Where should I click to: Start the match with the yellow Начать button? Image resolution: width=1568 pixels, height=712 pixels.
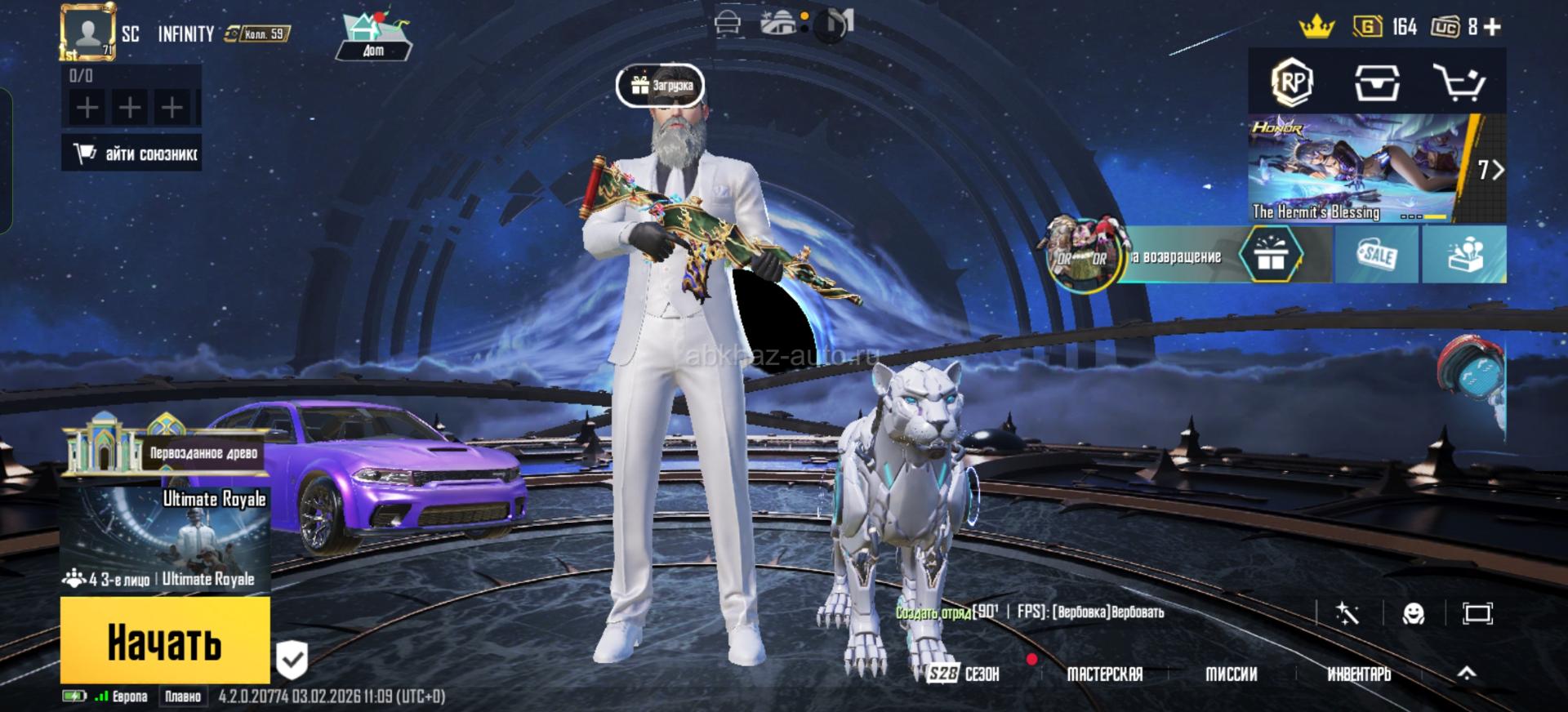[x=165, y=641]
